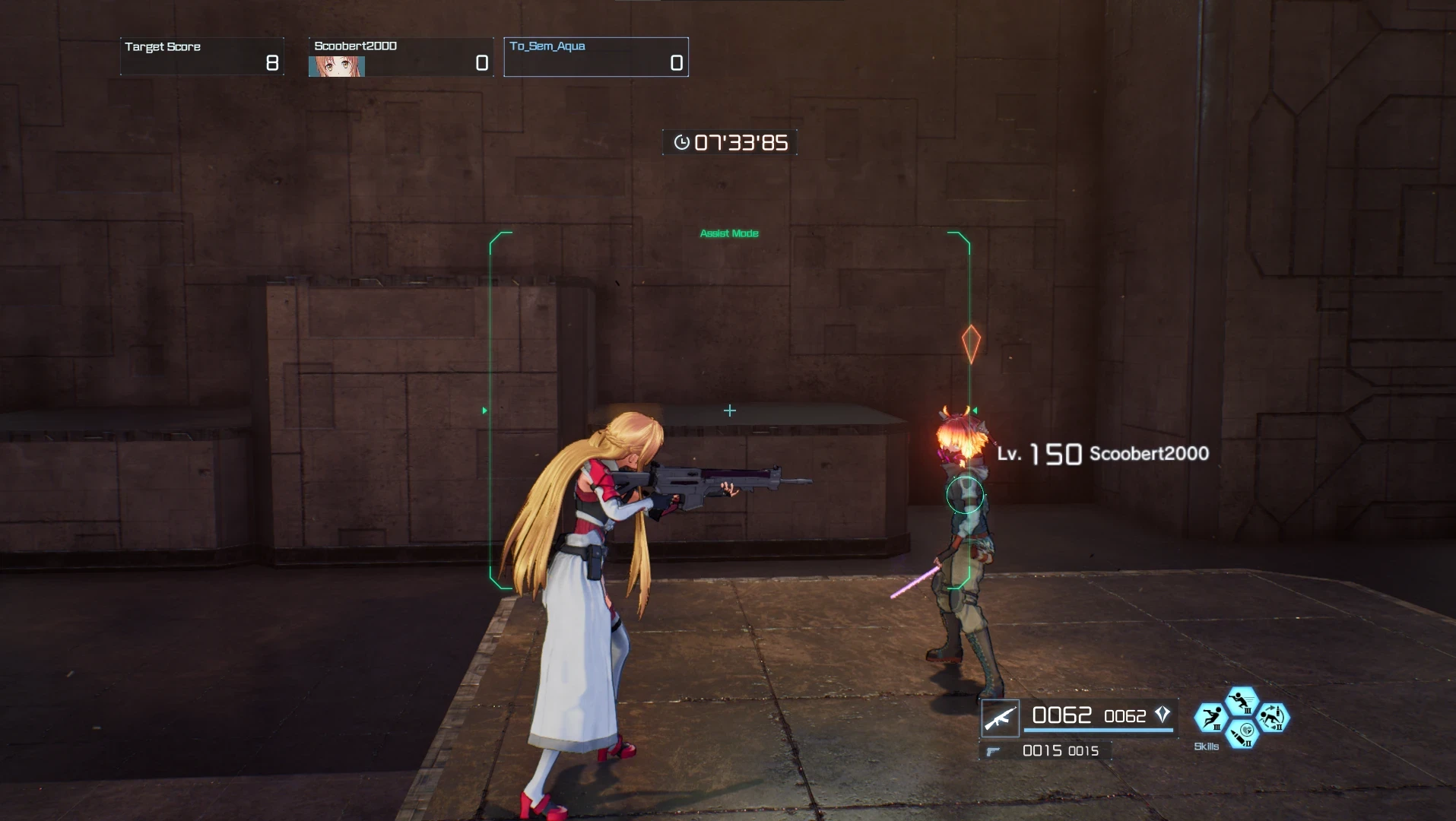
Task: Toggle the enemy lock-on reticle circle
Action: click(966, 493)
